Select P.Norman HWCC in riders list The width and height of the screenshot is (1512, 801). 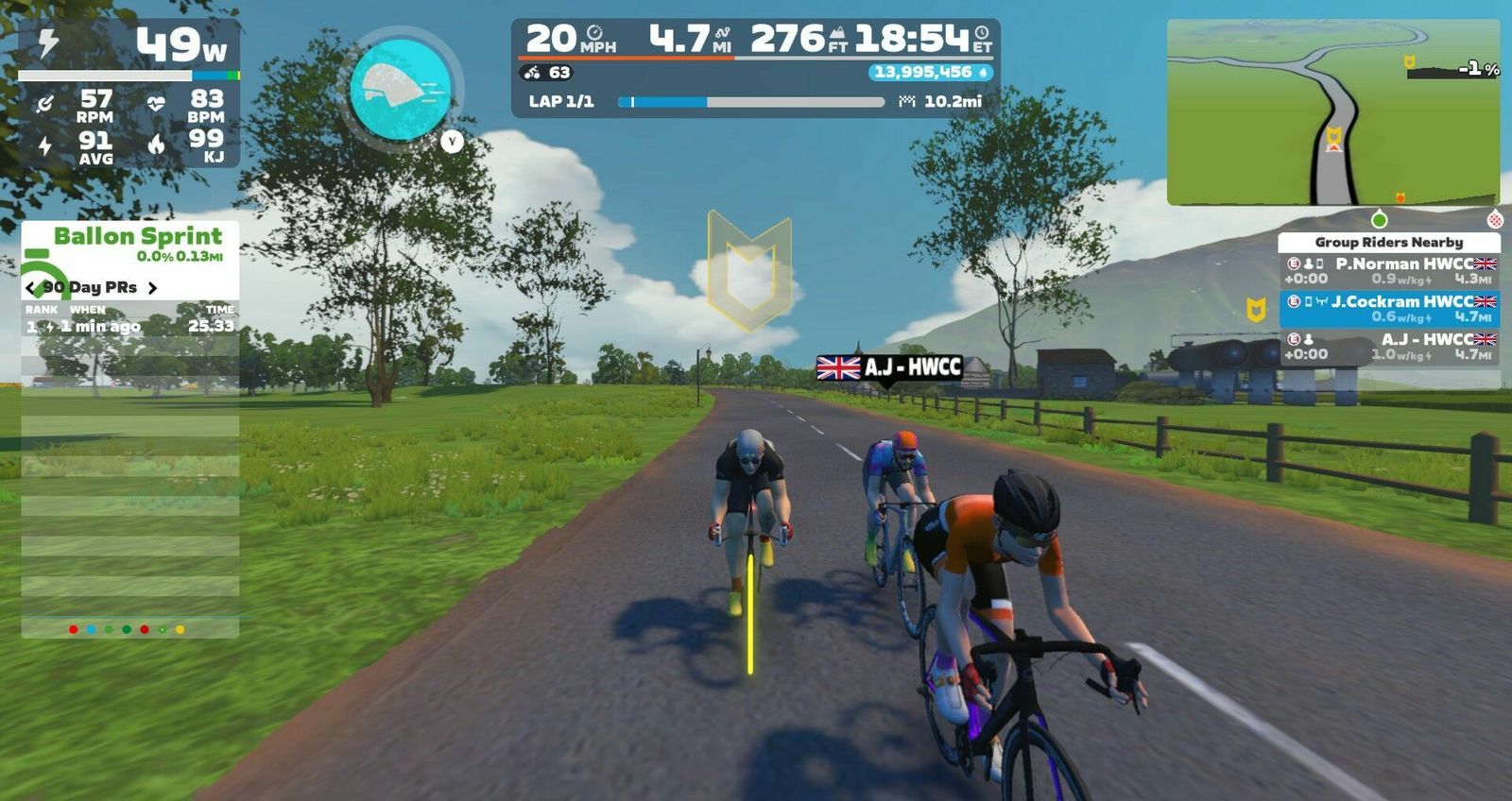(1389, 271)
